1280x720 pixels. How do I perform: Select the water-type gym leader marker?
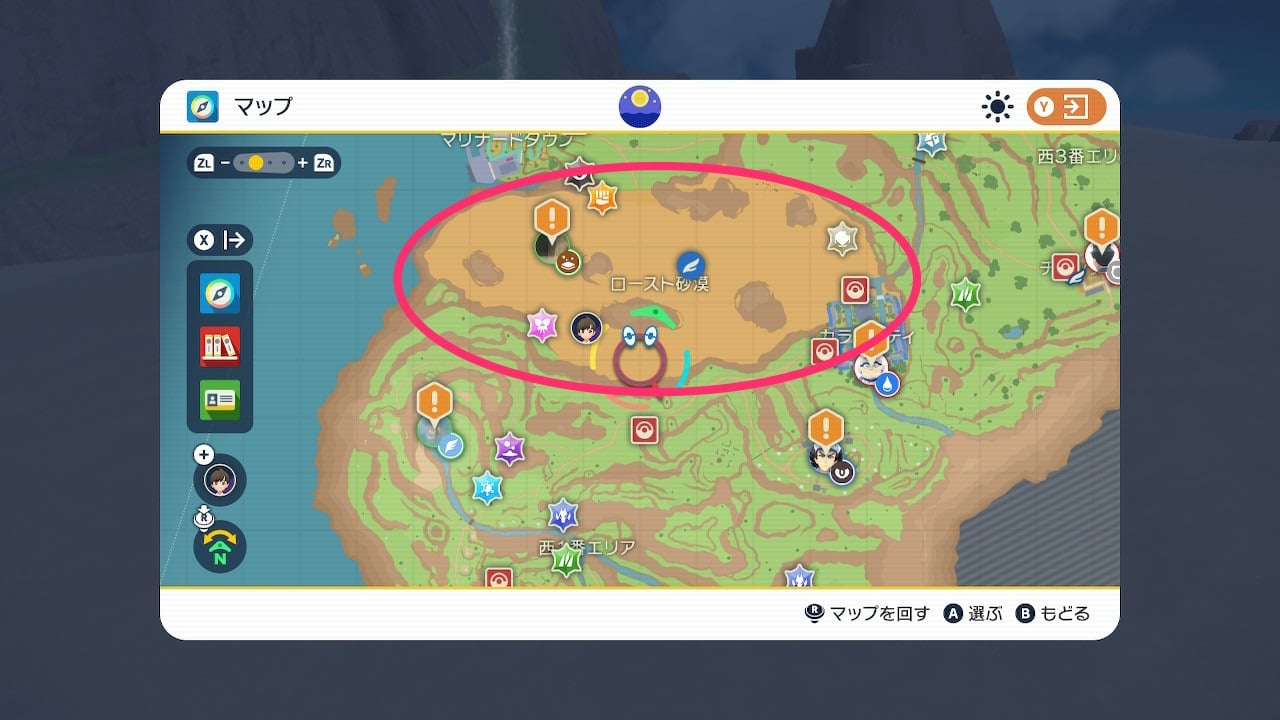click(873, 368)
